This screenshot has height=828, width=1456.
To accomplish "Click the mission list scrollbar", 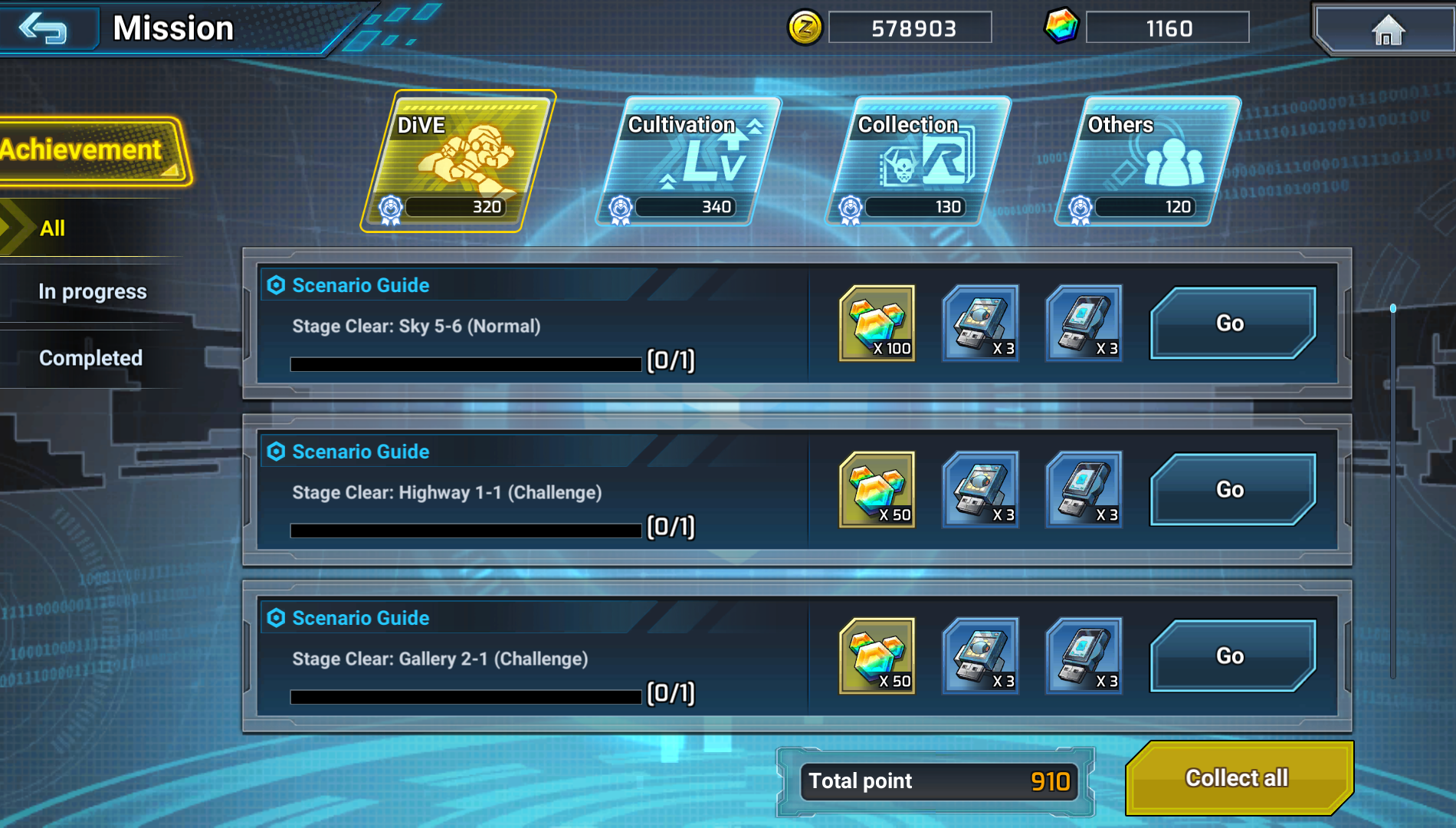I will click(1392, 491).
